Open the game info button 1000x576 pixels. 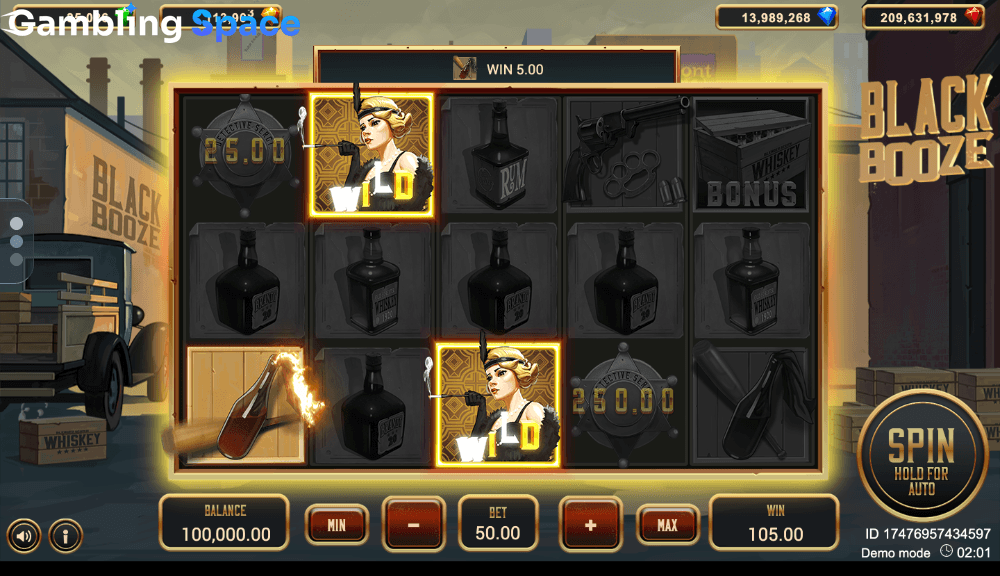pyautogui.click(x=65, y=536)
